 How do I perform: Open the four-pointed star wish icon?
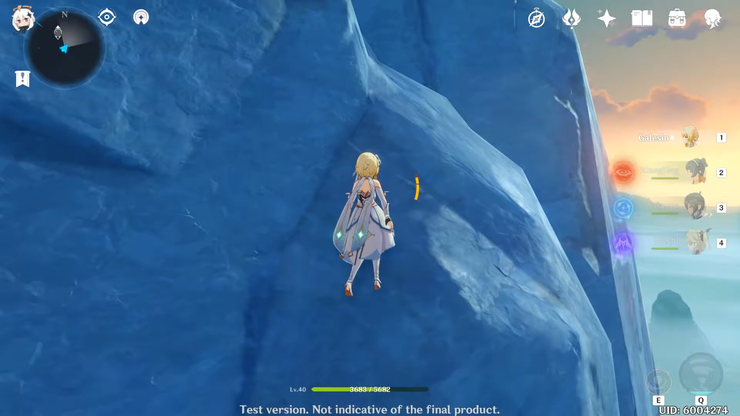[x=606, y=18]
